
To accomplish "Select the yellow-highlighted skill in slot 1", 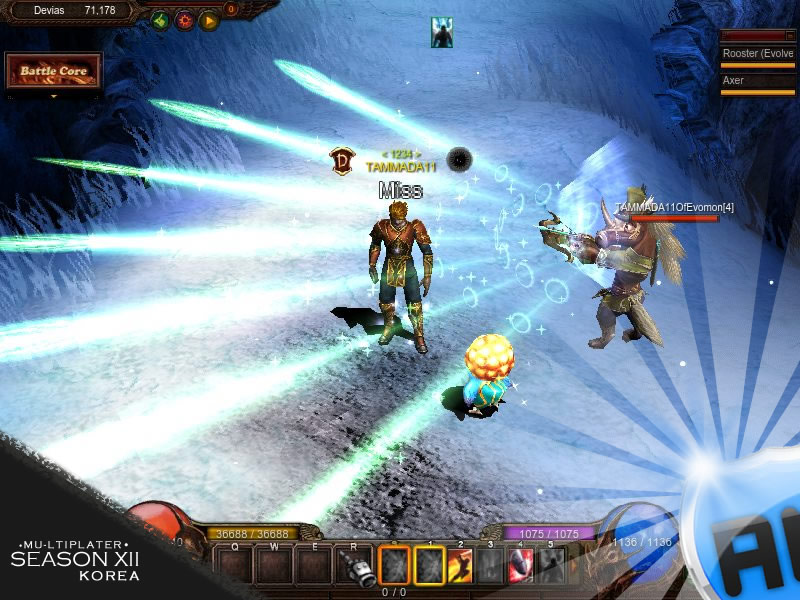I will pyautogui.click(x=429, y=566).
